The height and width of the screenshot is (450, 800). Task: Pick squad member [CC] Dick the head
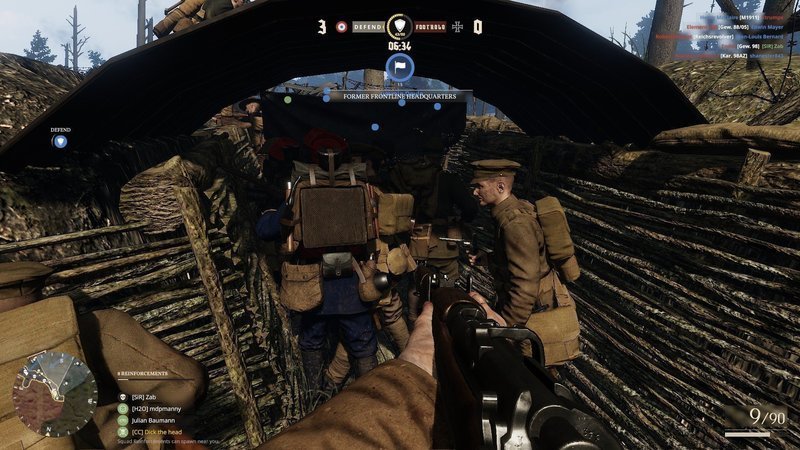click(x=155, y=431)
